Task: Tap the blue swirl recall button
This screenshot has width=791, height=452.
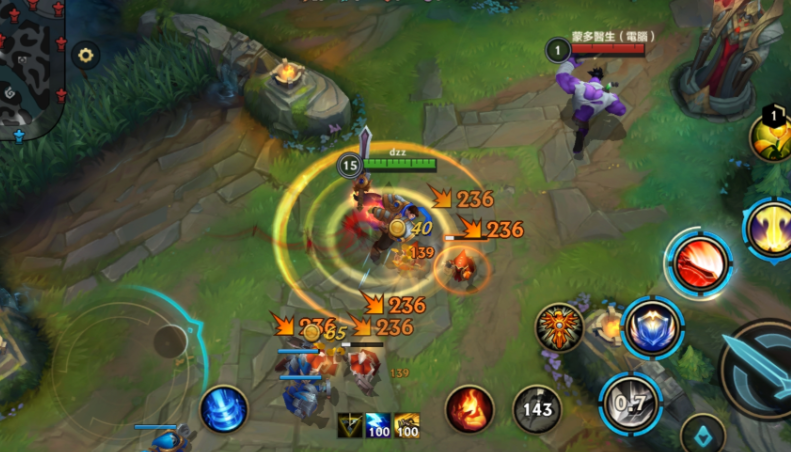Action: point(224,409)
